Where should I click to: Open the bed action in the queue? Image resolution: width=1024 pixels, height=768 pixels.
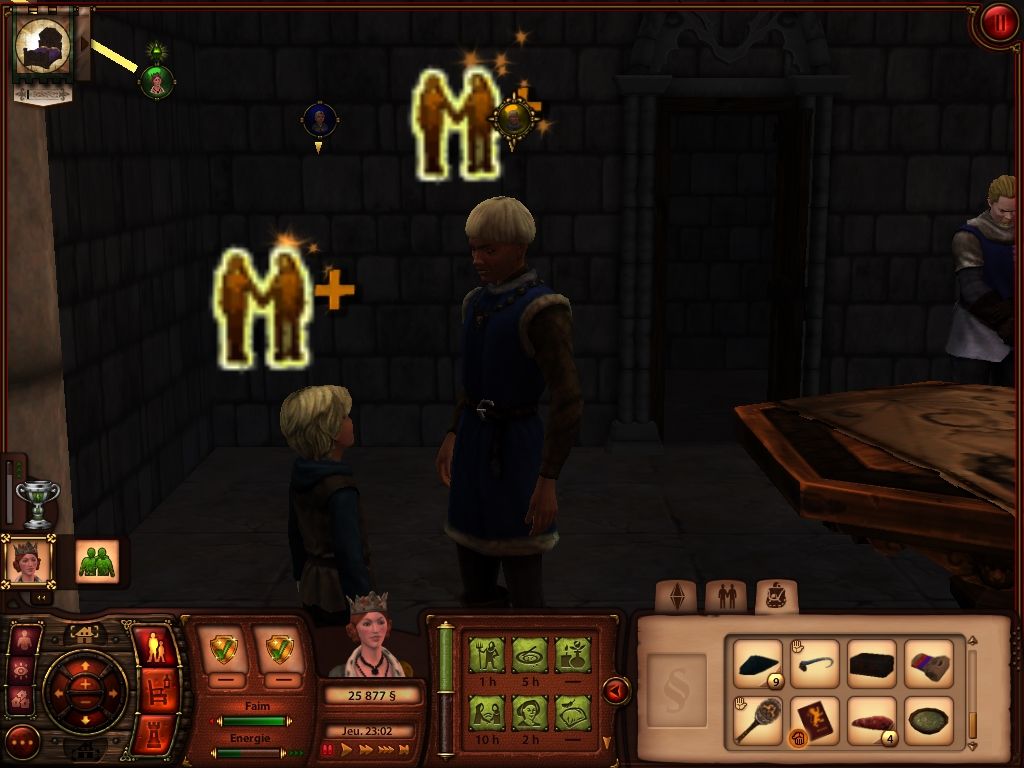click(43, 46)
